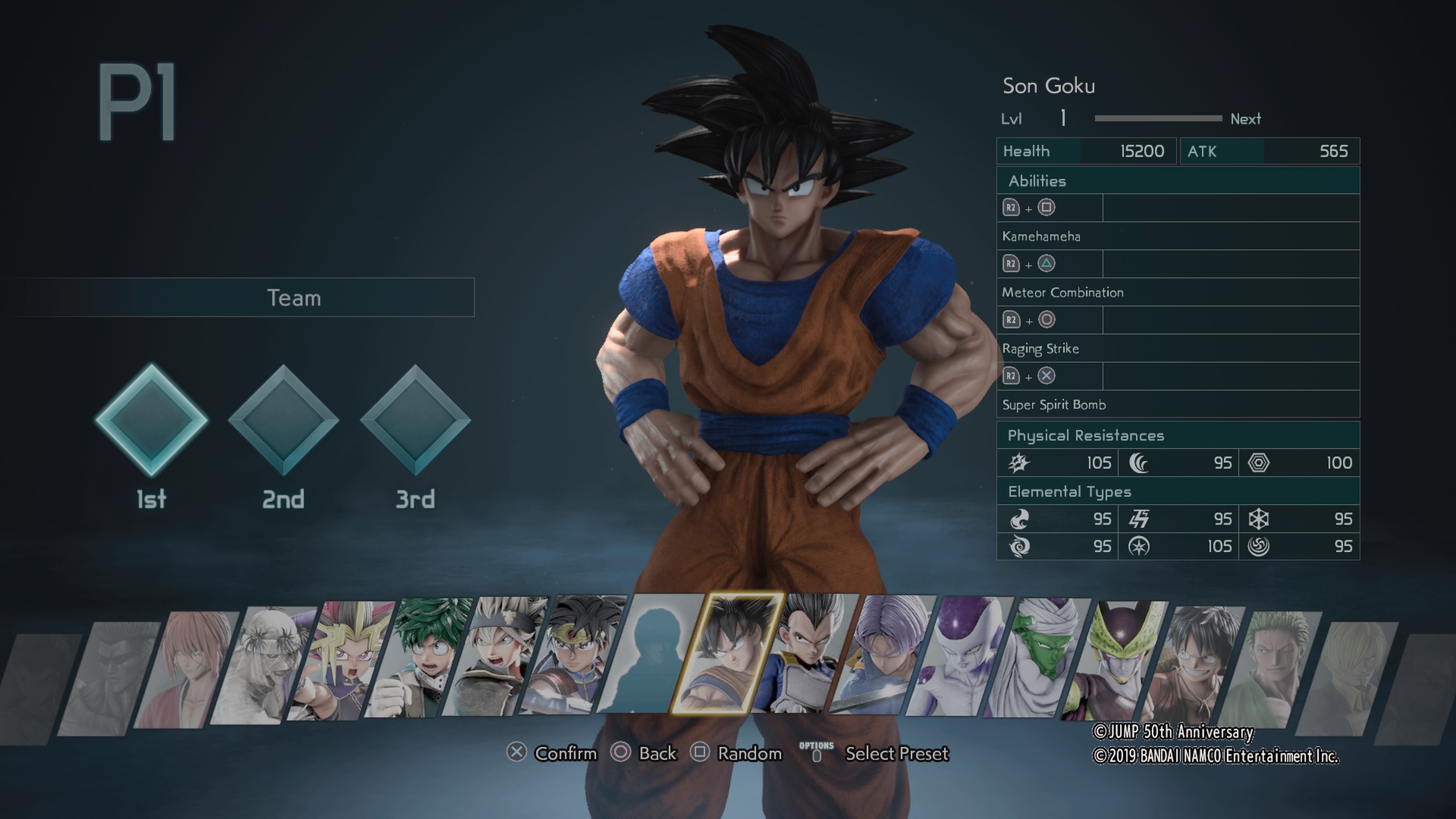The width and height of the screenshot is (1456, 819).
Task: Choose the 1st team slot diamond
Action: click(x=152, y=420)
